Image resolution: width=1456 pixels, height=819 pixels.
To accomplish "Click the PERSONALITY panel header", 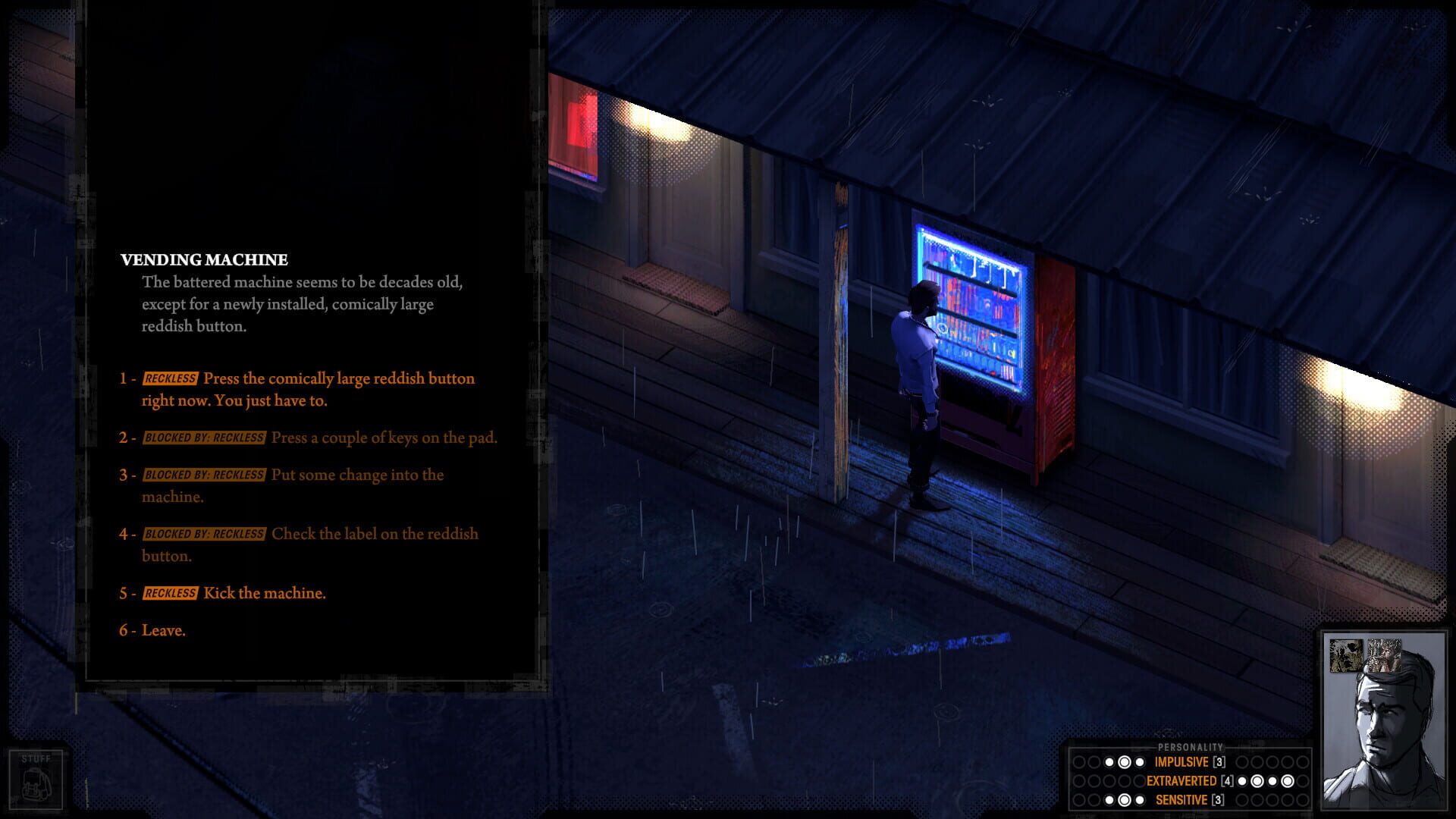I will (x=1190, y=746).
